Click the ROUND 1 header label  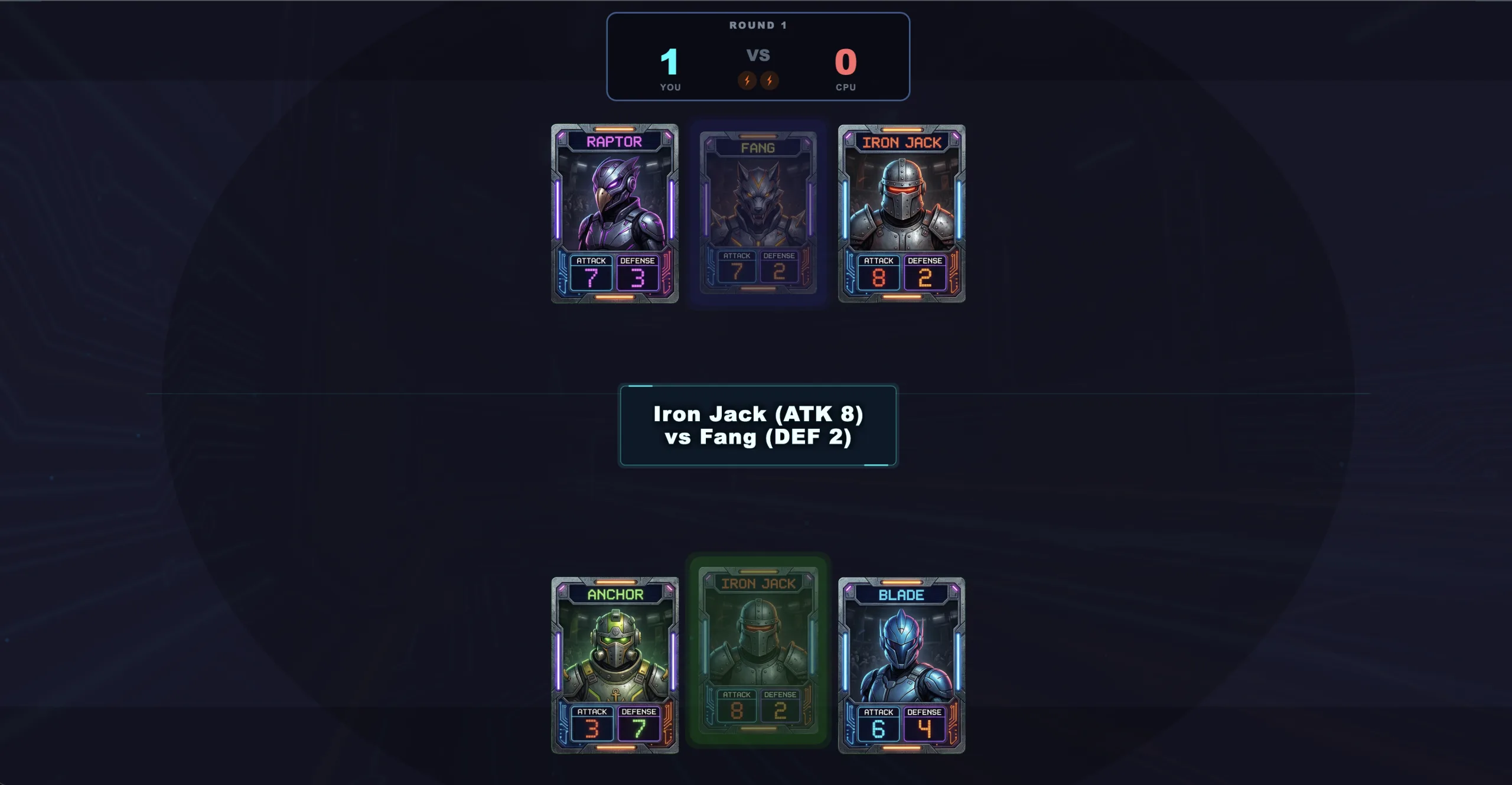pos(758,25)
